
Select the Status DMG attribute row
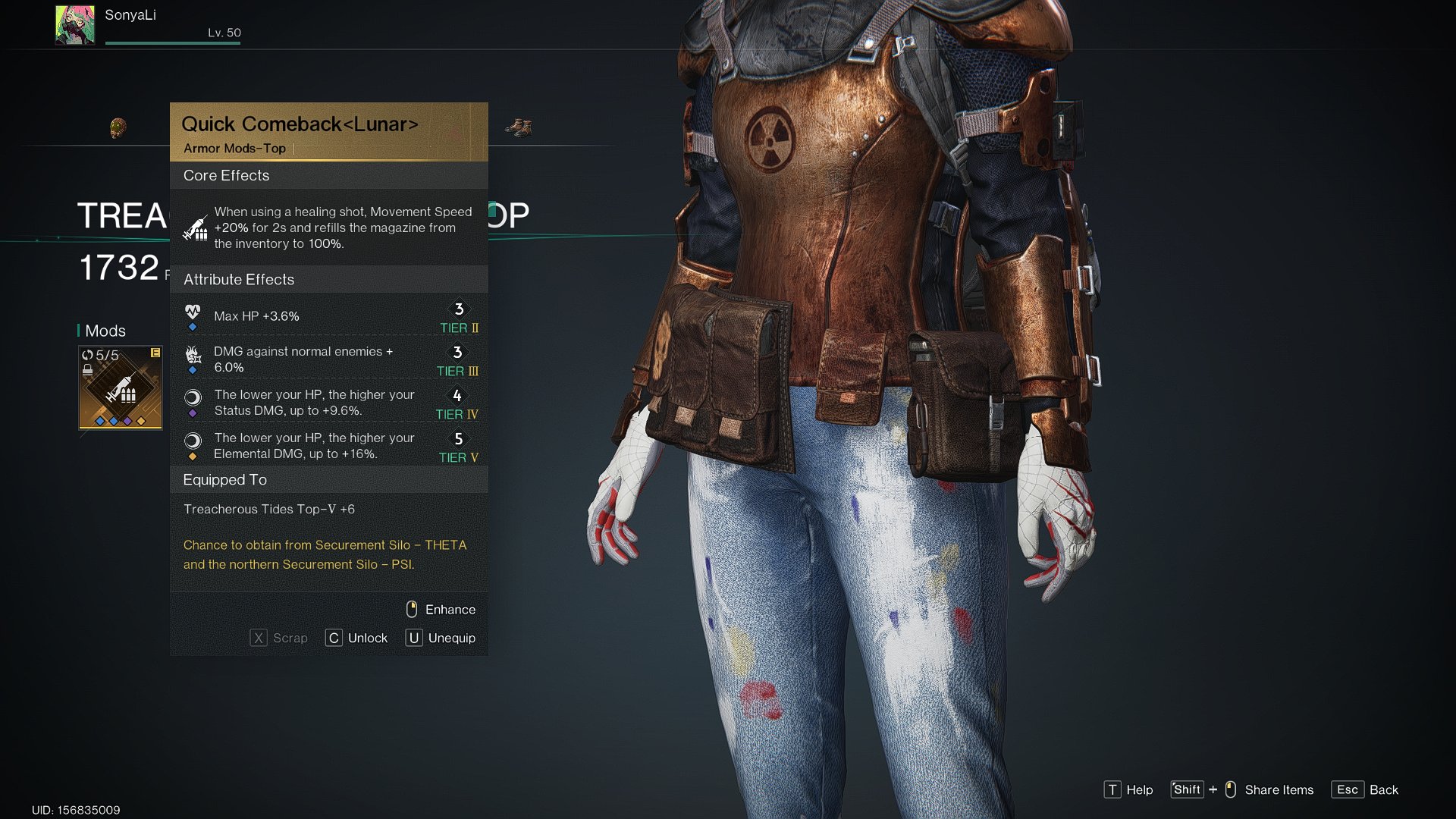[330, 403]
